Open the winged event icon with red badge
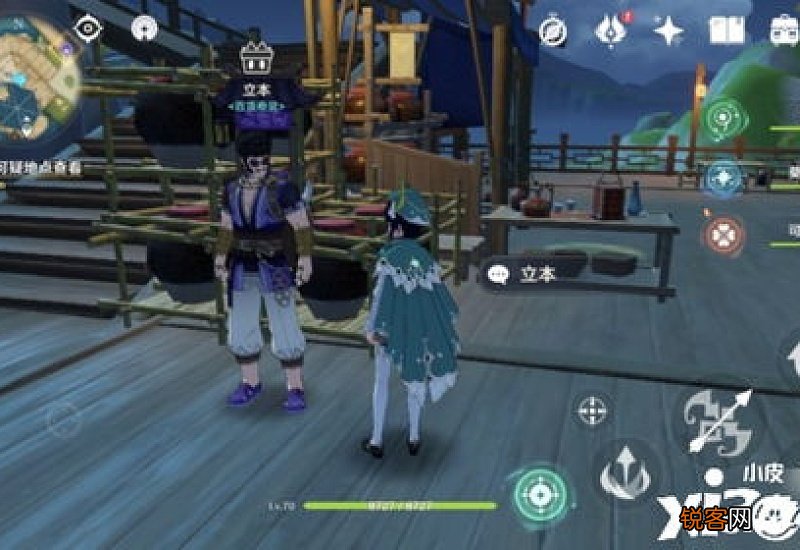Image resolution: width=800 pixels, height=550 pixels. point(610,31)
